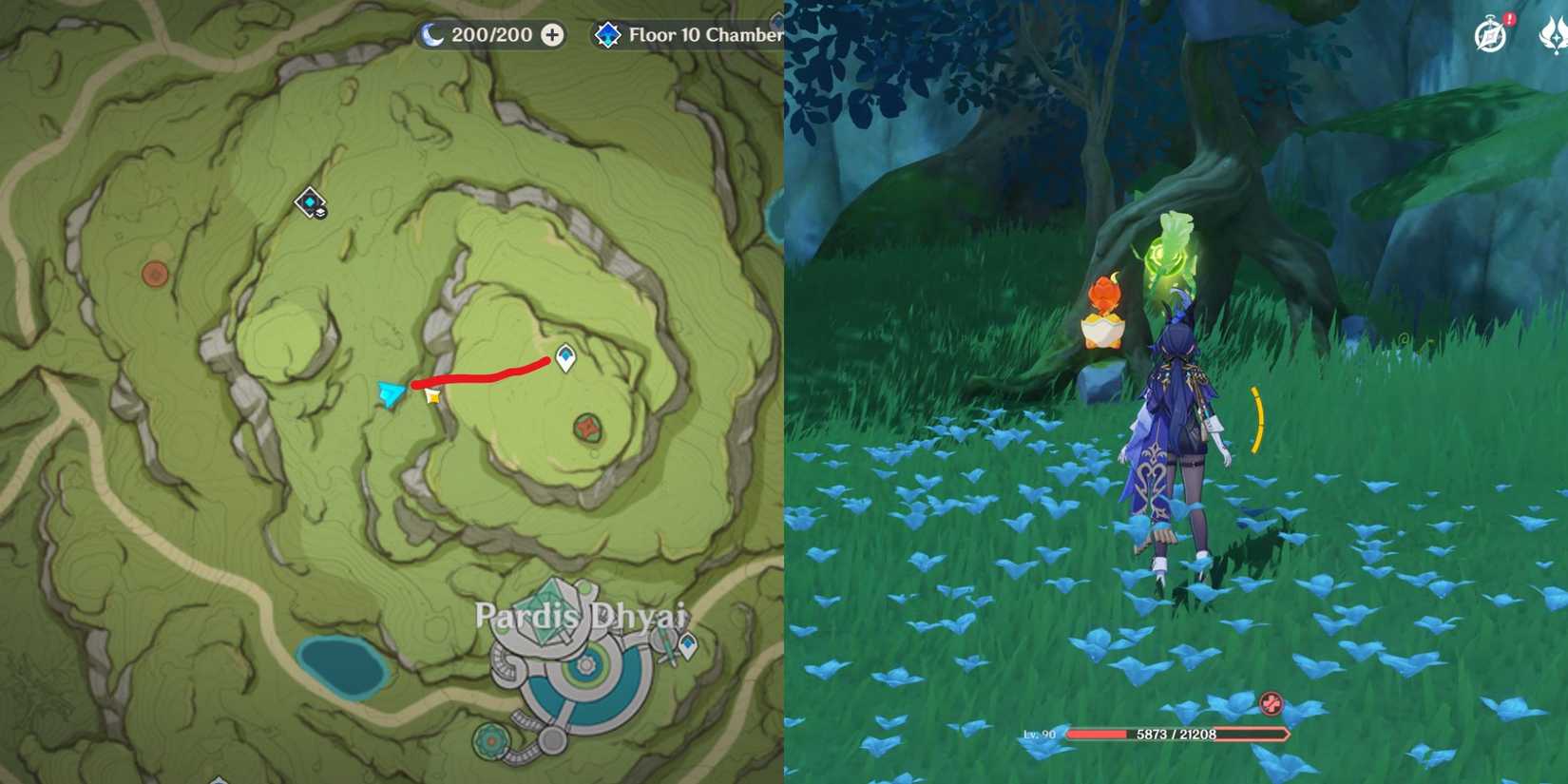This screenshot has width=1568, height=784.
Task: Open the Floor 10 Chamber quest banner
Action: [694, 35]
